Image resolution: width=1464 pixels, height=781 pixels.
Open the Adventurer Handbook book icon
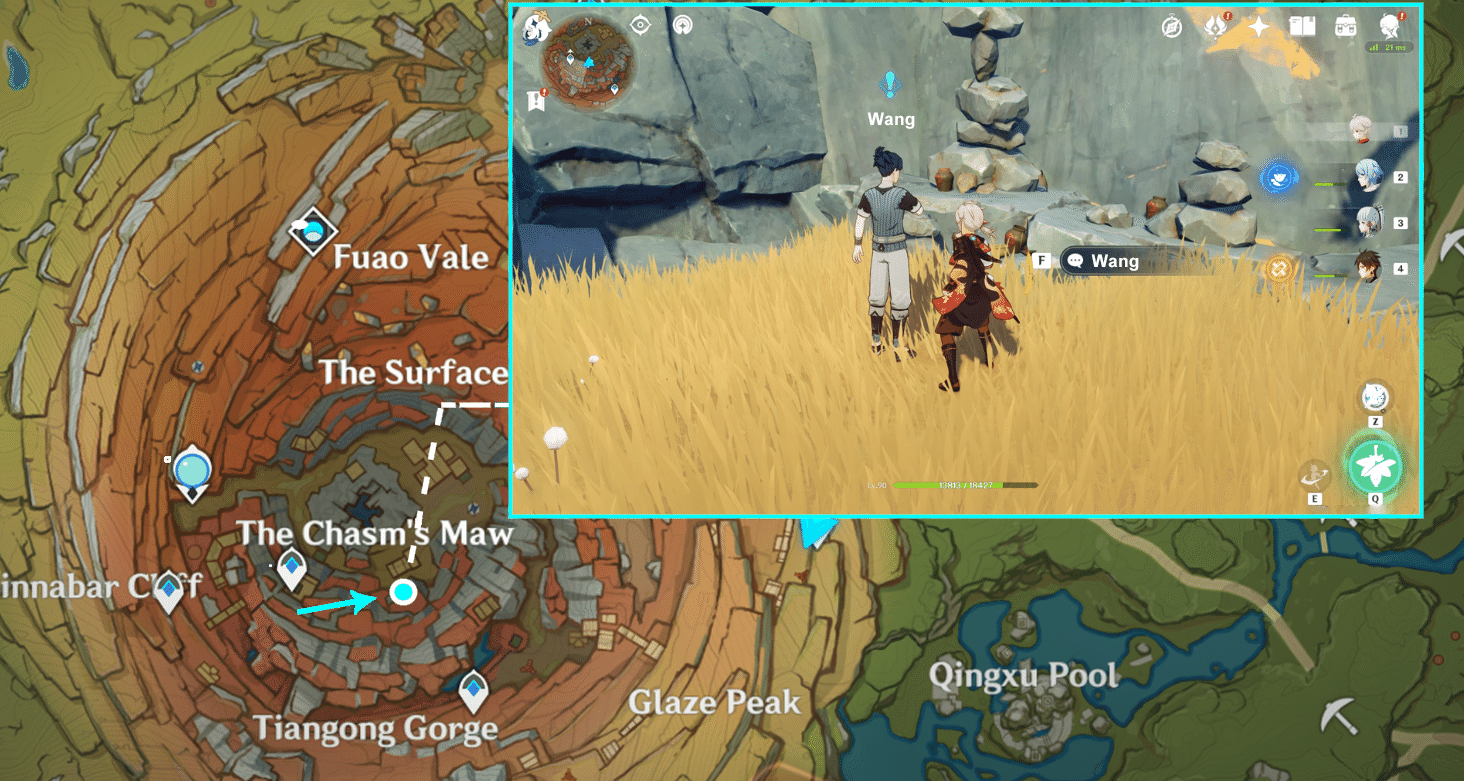(x=1302, y=26)
